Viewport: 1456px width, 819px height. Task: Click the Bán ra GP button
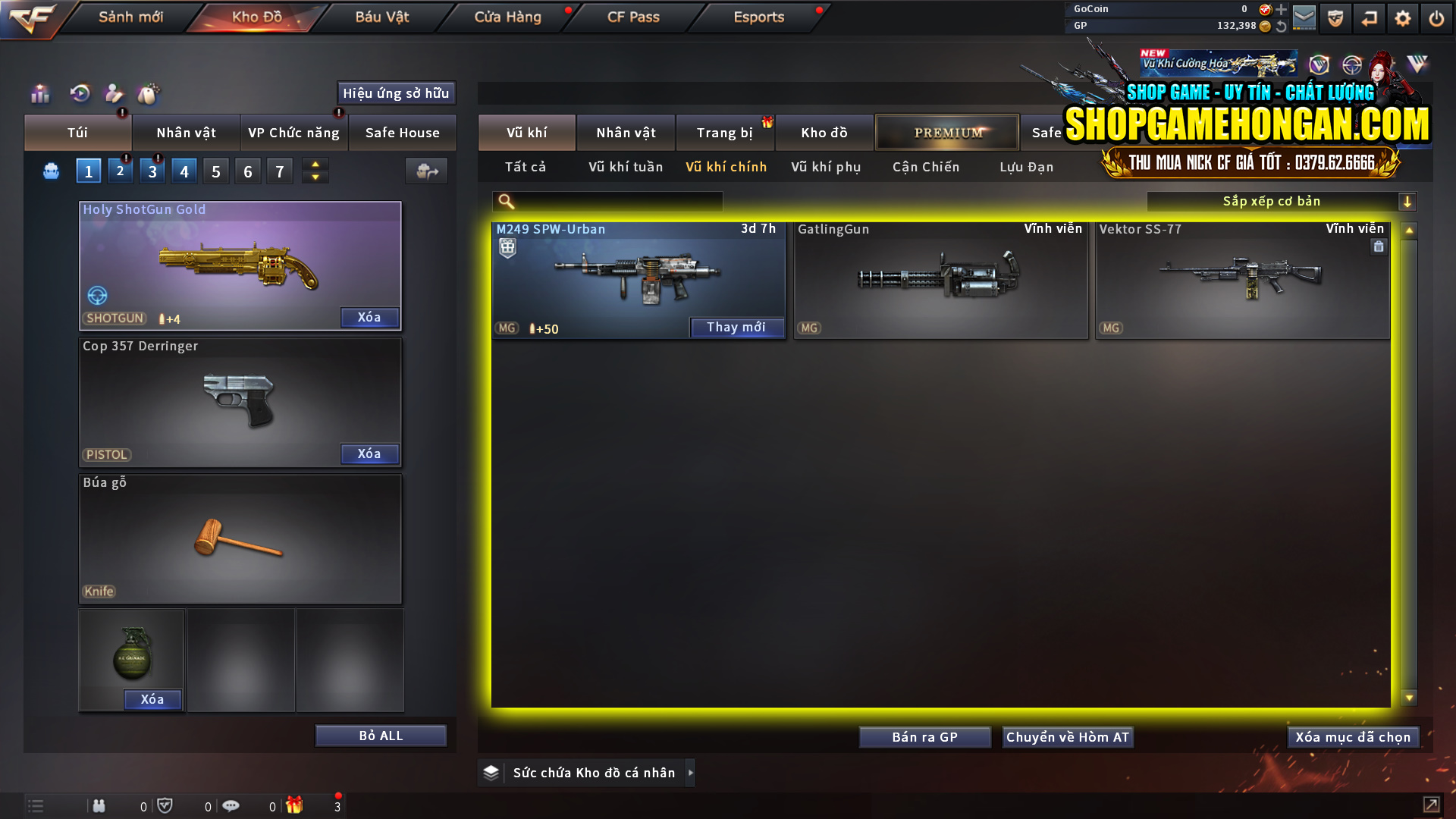(924, 736)
